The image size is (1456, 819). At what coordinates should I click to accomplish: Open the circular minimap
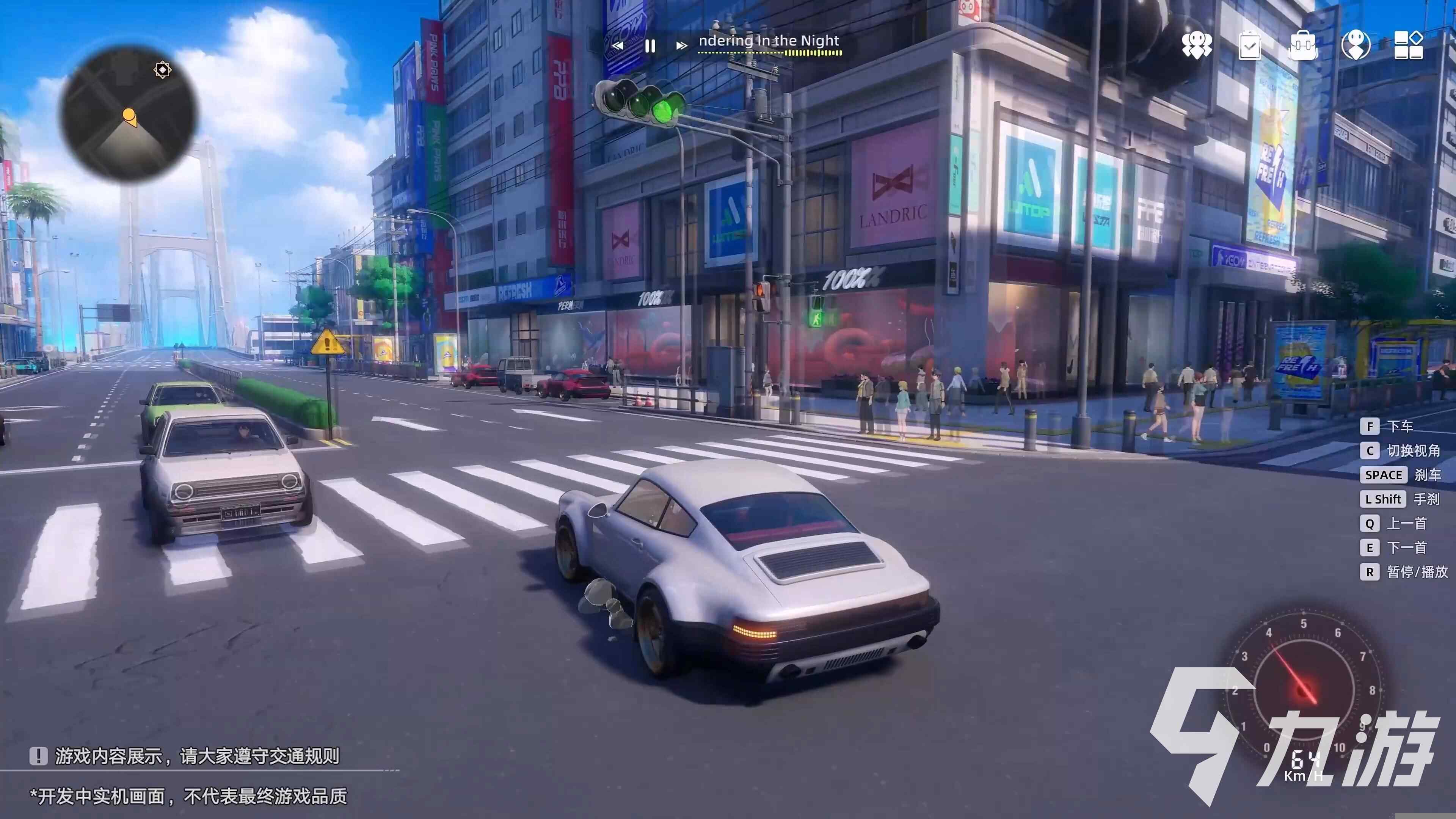click(129, 114)
